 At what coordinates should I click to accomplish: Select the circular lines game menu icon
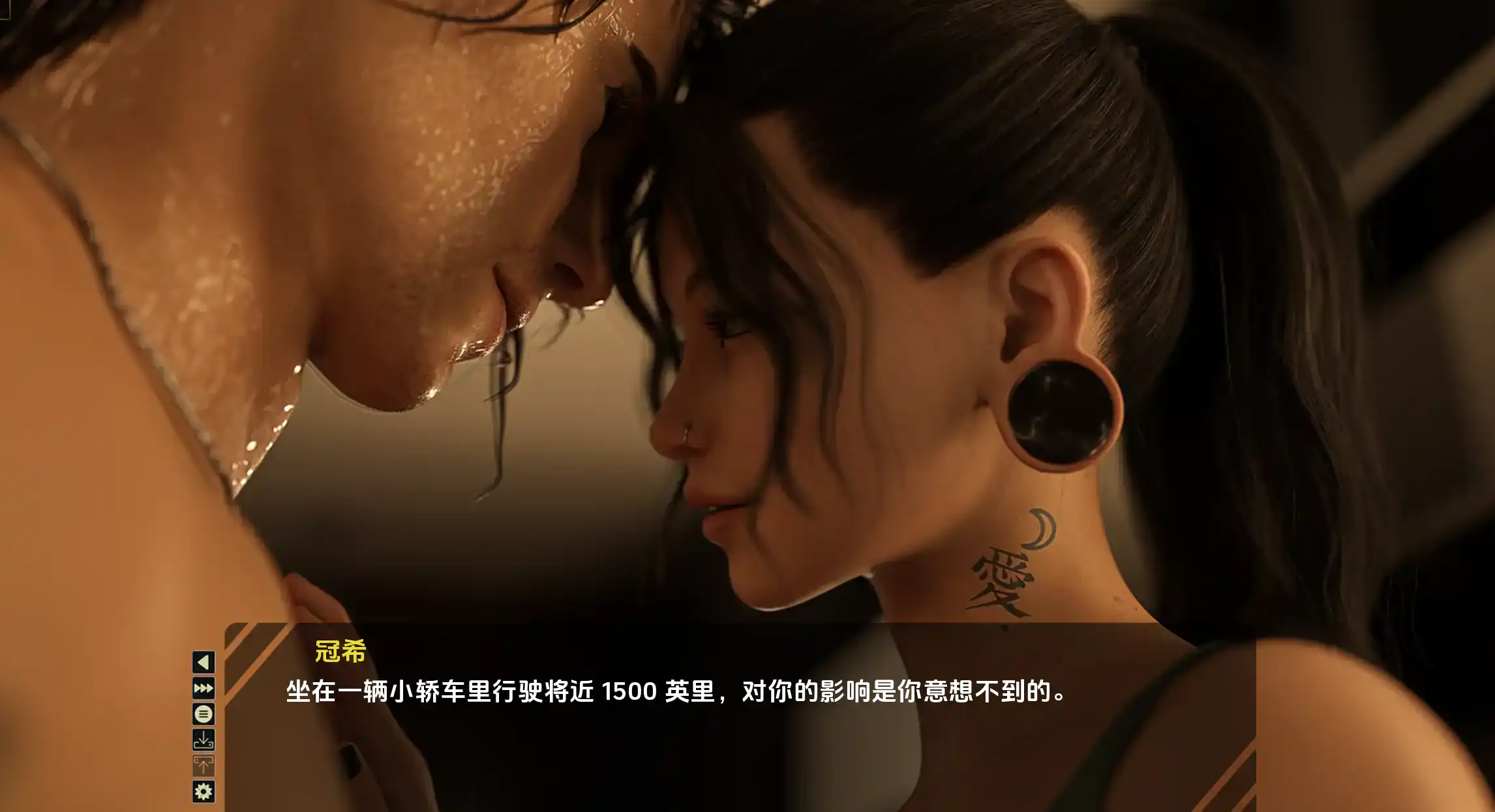[203, 714]
